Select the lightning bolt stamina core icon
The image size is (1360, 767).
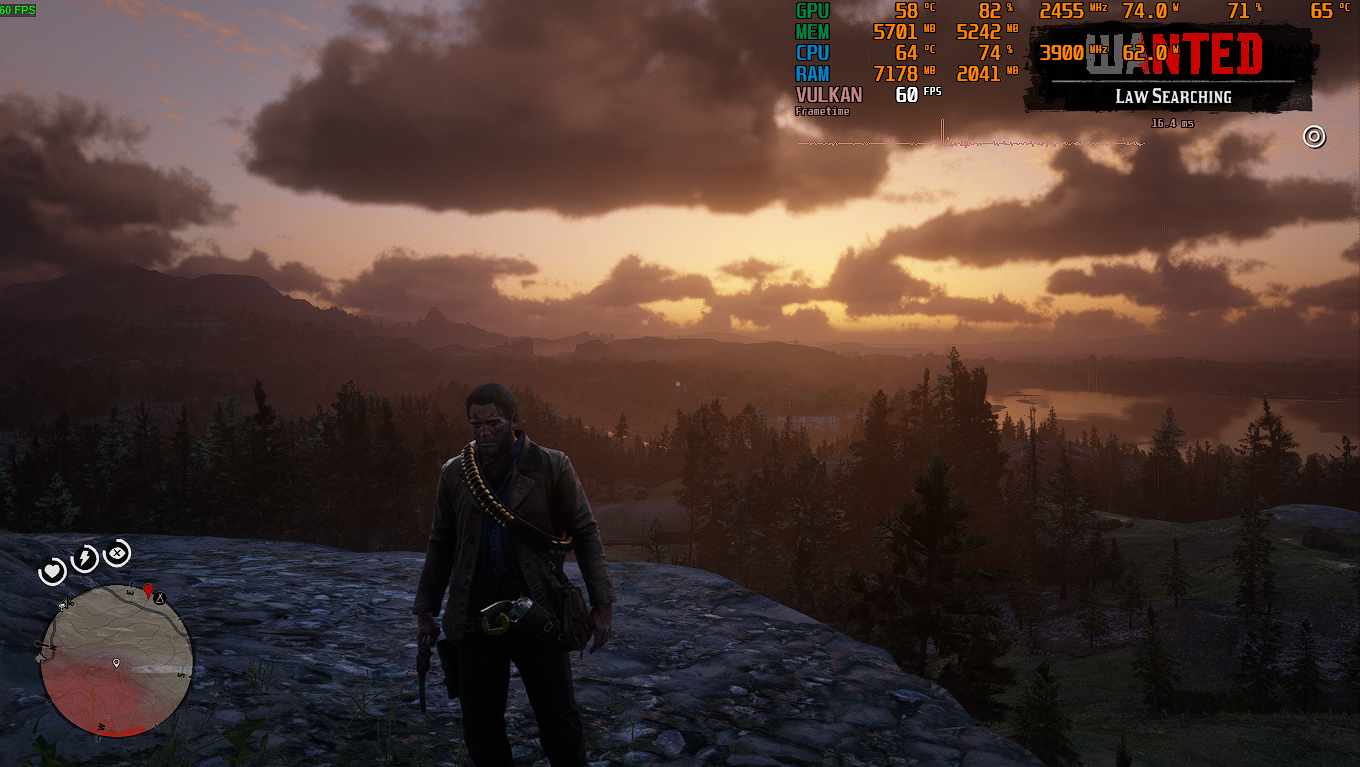(84, 558)
